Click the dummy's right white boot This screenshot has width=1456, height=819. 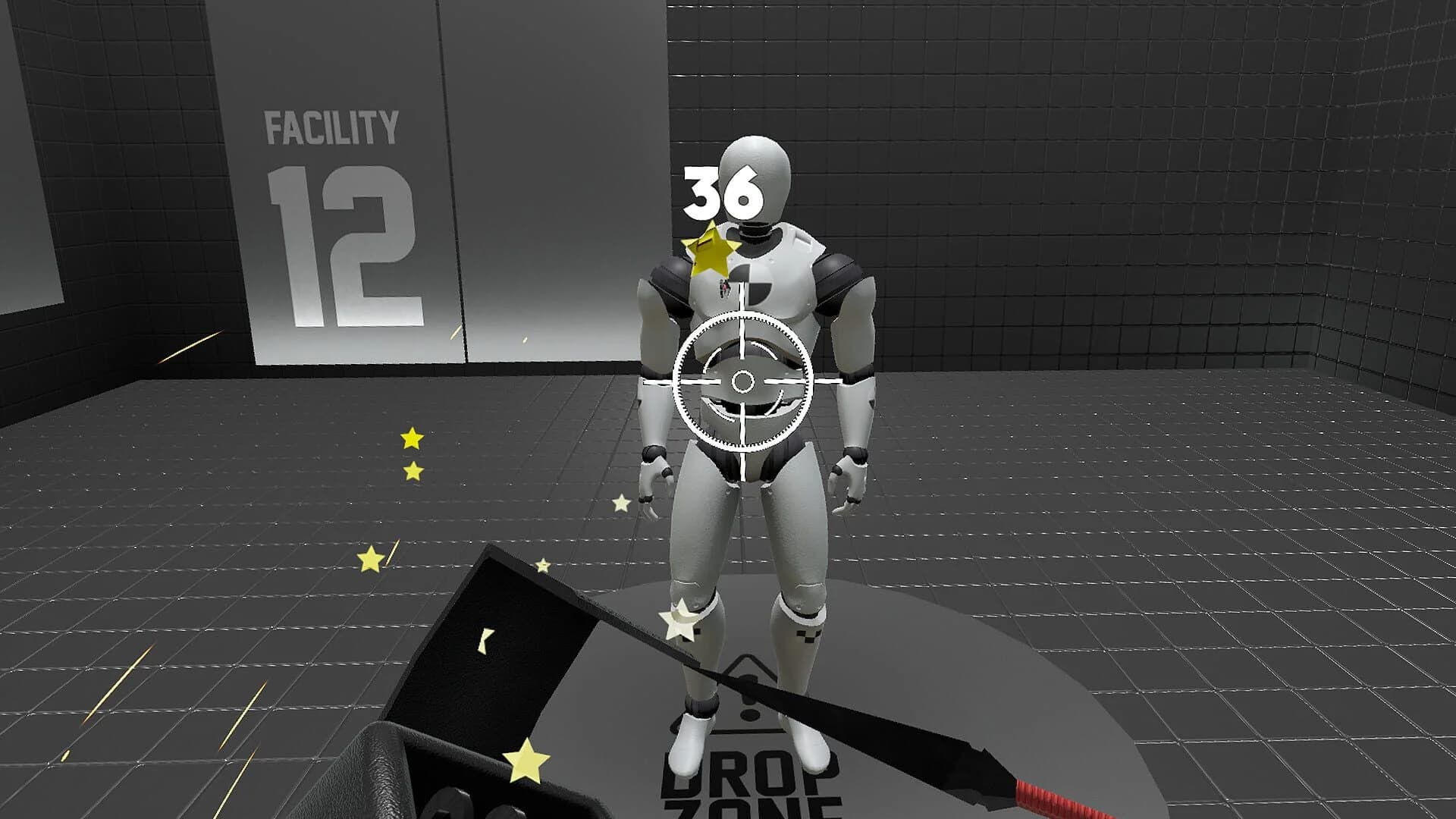tap(686, 745)
